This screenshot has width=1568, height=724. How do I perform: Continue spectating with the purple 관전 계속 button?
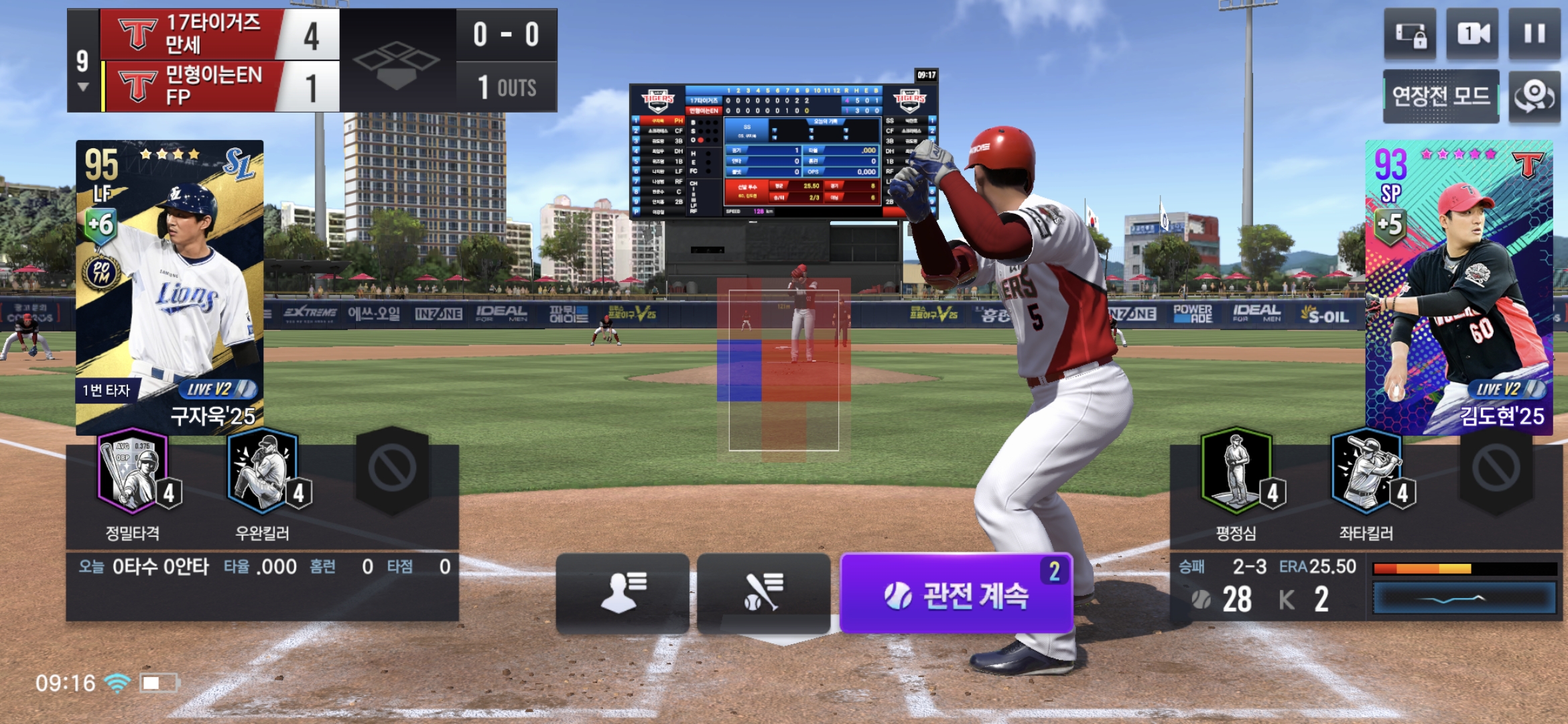pyautogui.click(x=956, y=594)
